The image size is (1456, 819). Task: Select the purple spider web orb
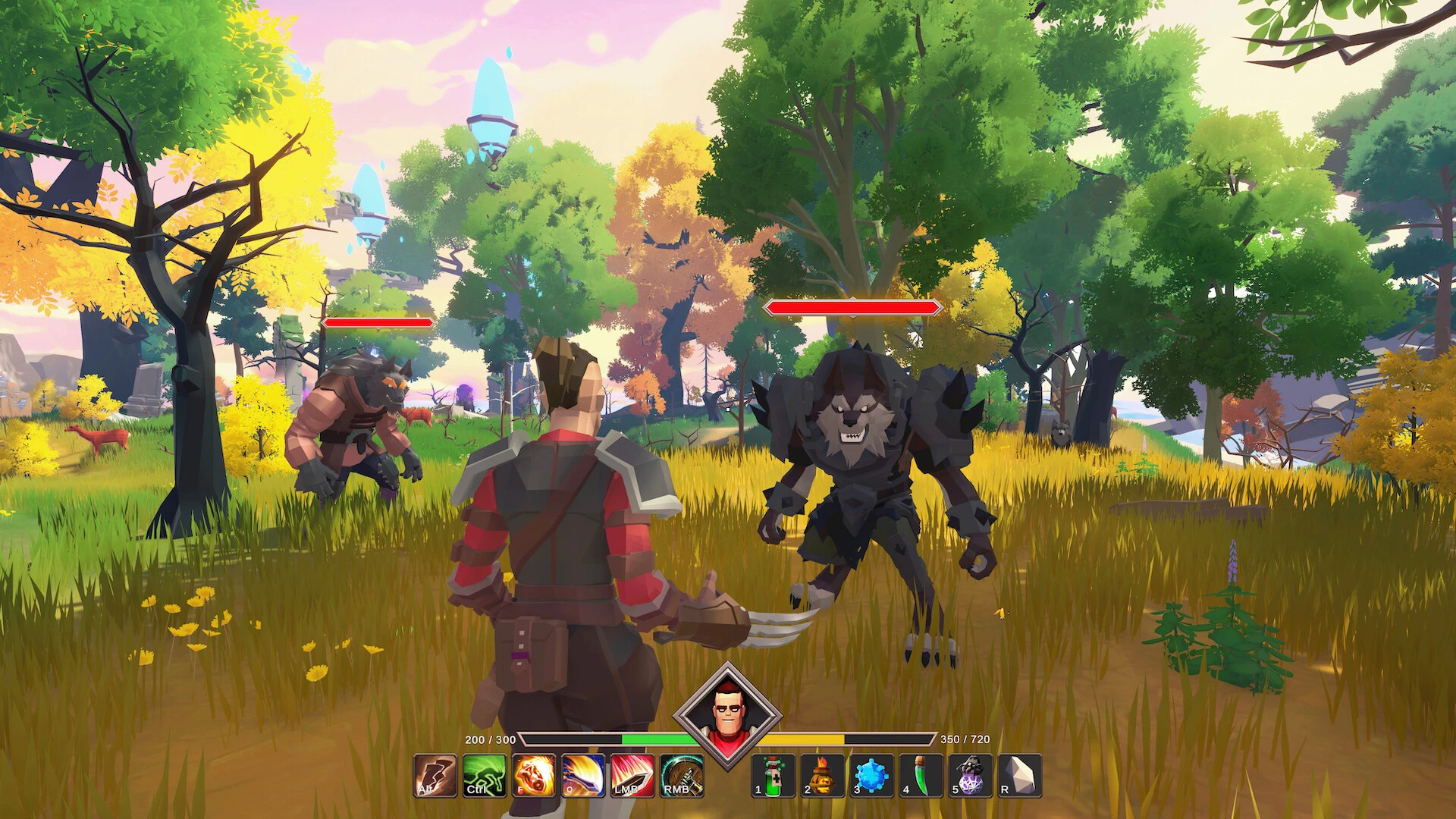click(970, 776)
